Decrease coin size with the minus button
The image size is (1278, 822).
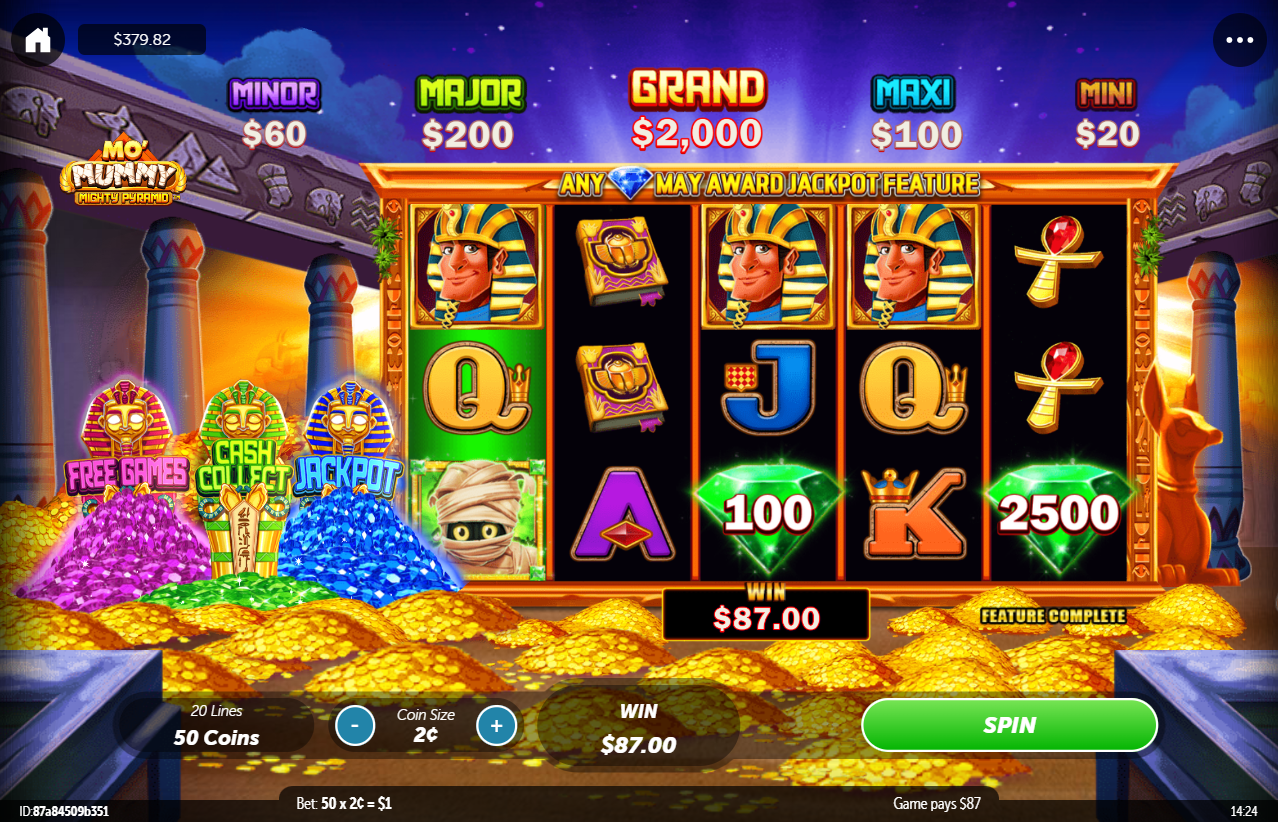click(355, 725)
